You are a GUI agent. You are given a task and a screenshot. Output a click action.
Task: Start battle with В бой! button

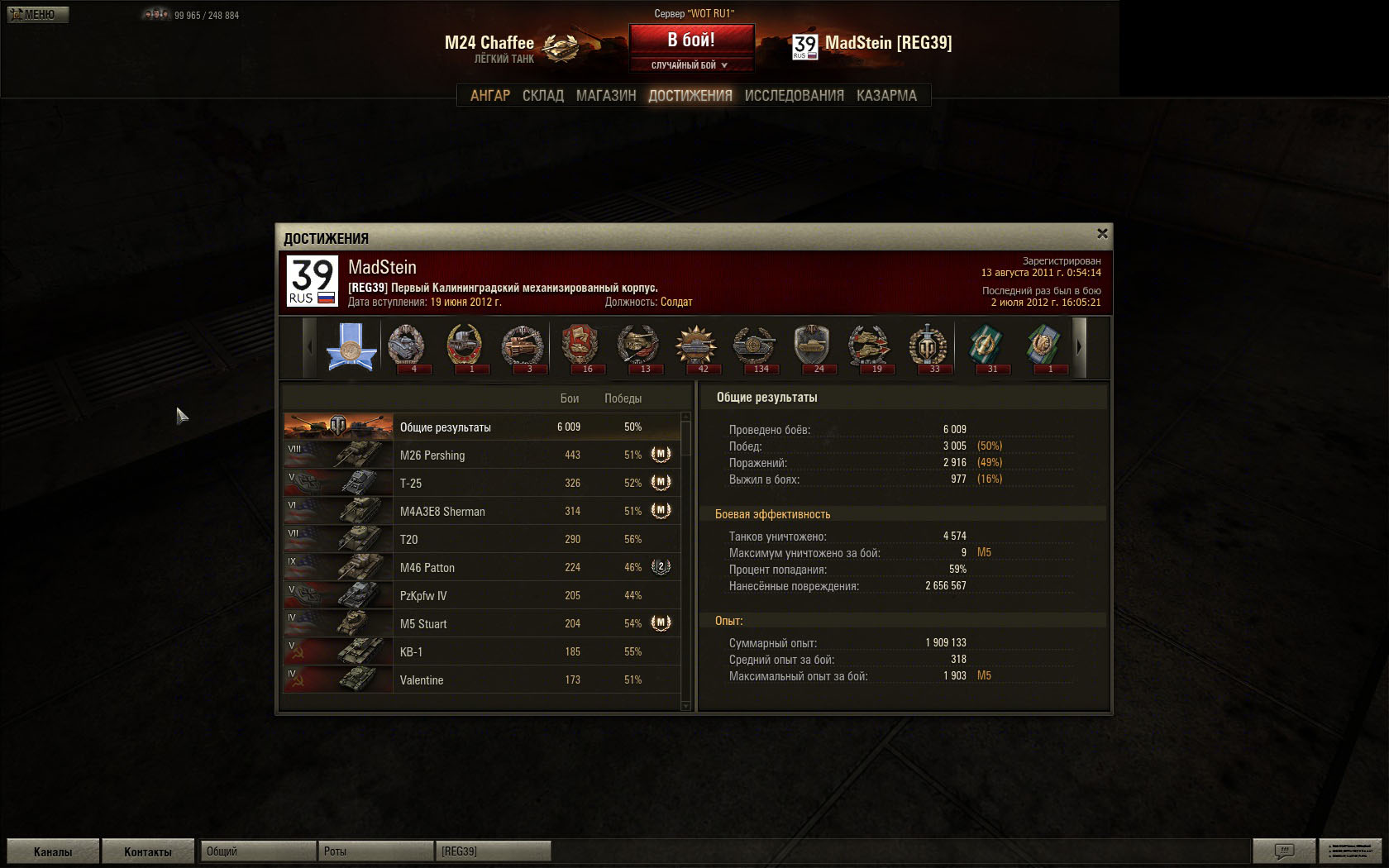tap(691, 40)
